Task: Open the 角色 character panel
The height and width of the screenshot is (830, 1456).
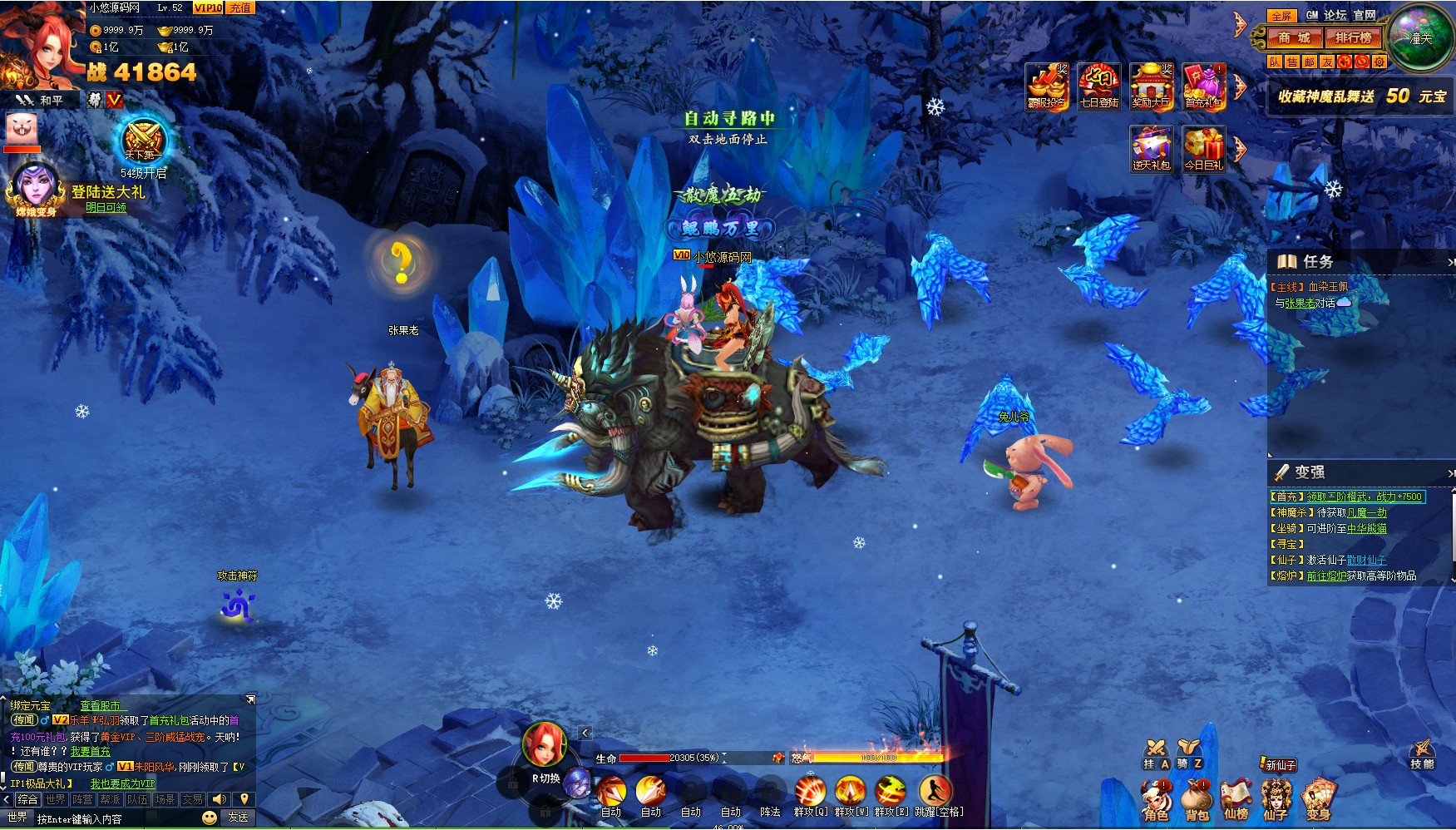Action: pyautogui.click(x=1156, y=800)
